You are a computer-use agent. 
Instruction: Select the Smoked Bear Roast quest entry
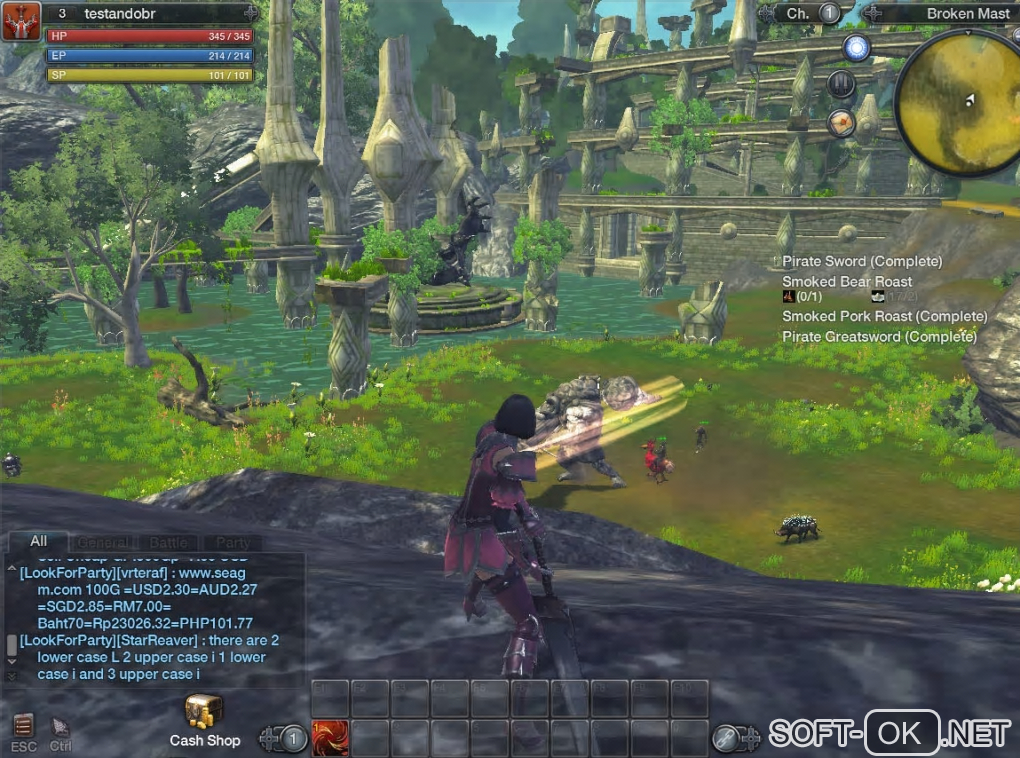847,282
